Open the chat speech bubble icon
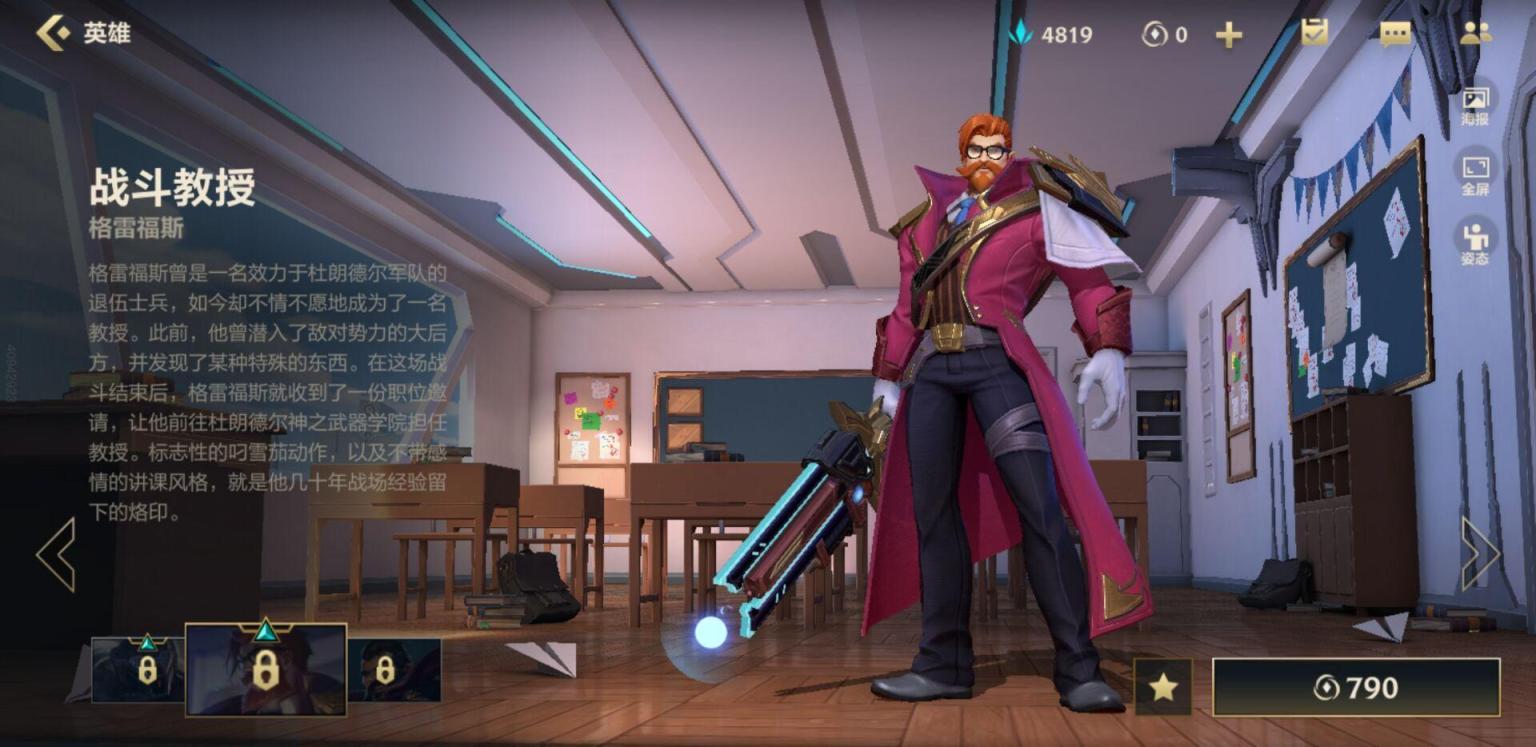The height and width of the screenshot is (747, 1536). point(1394,34)
